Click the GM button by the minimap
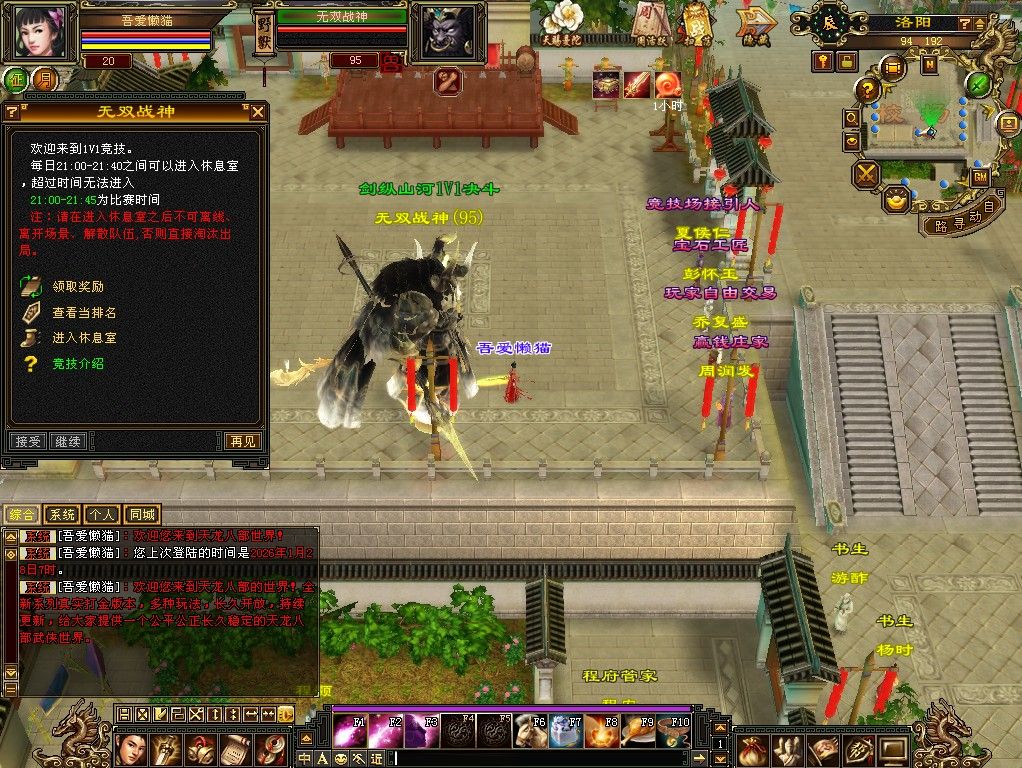Screen dimensions: 1022x768 [x=980, y=177]
